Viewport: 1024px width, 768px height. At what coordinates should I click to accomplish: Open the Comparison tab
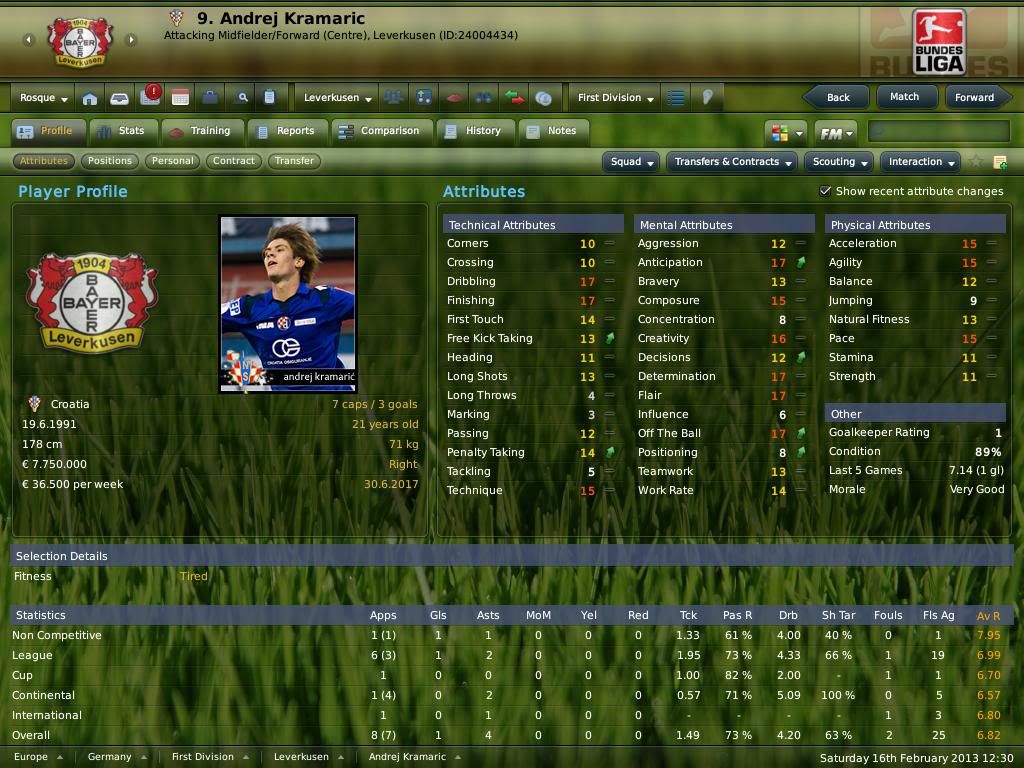pos(379,131)
